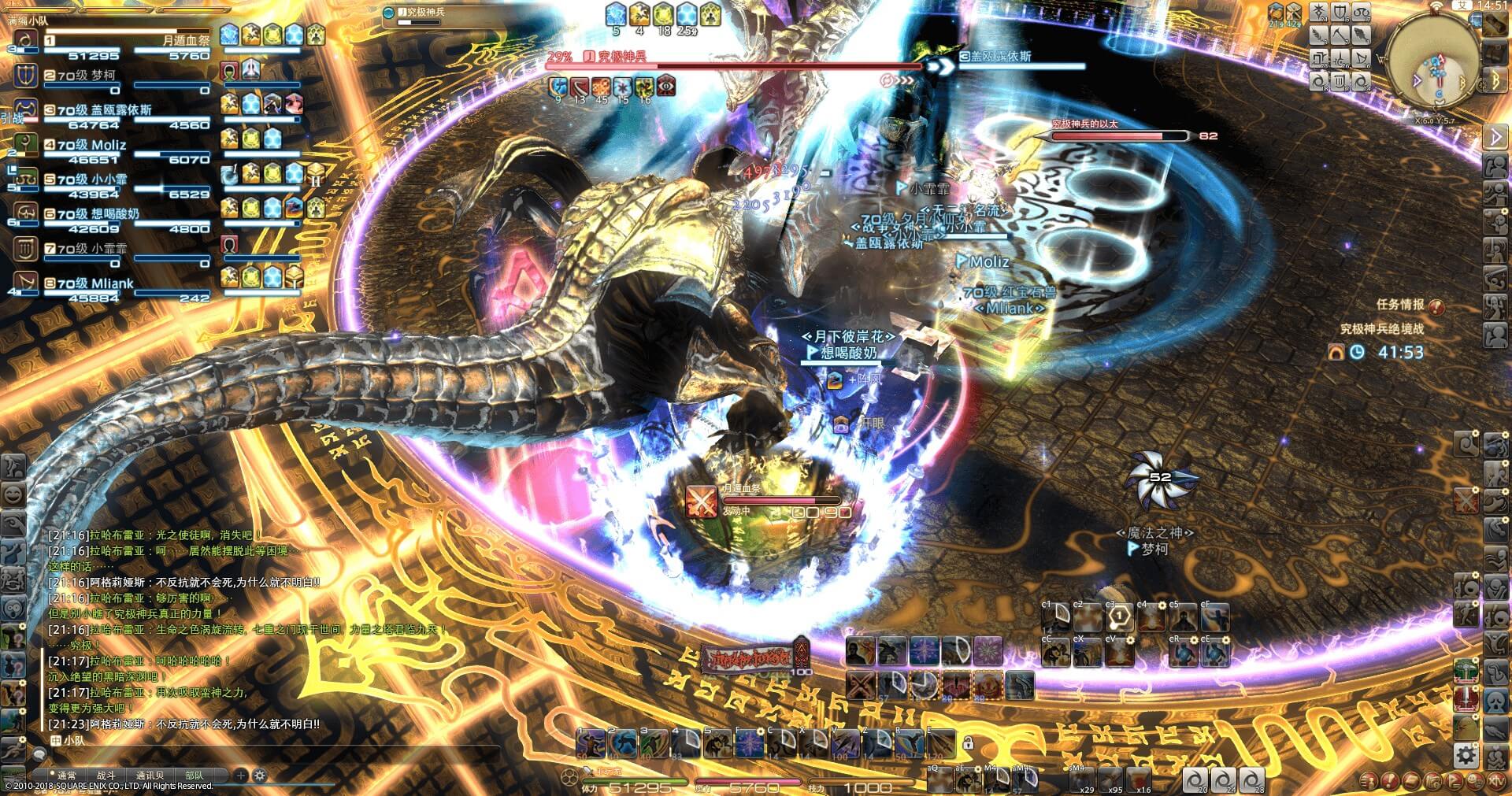Click the red XIV main menu button

tap(1496, 781)
